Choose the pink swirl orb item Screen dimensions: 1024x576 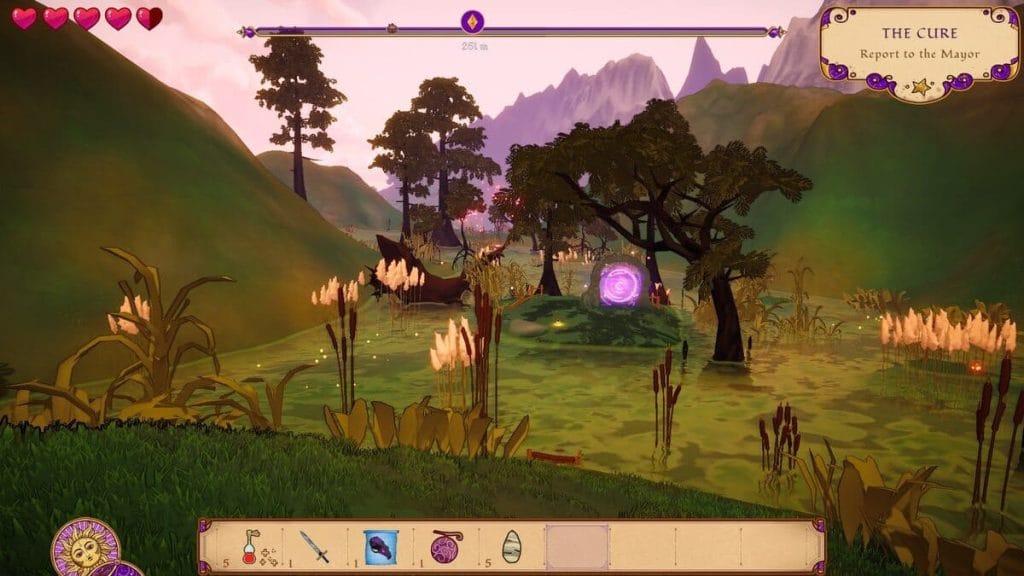(x=446, y=547)
